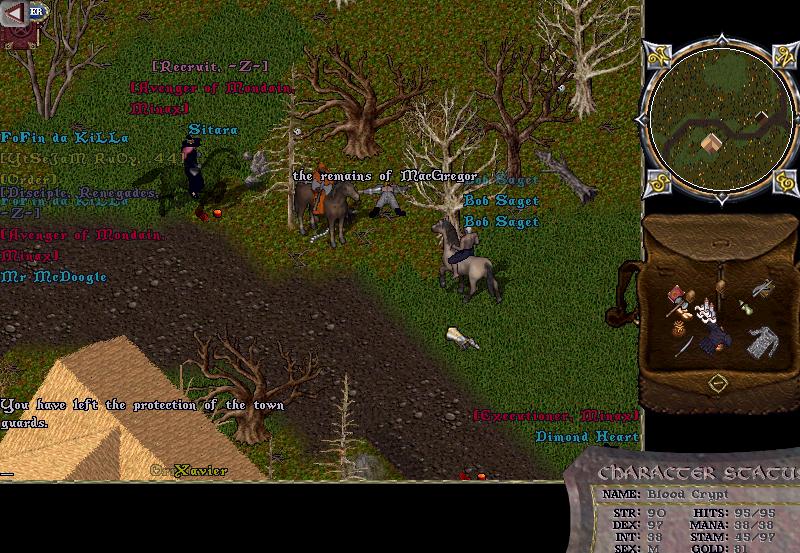Click the dark red paperdoll scroll icon

click(x=14, y=36)
